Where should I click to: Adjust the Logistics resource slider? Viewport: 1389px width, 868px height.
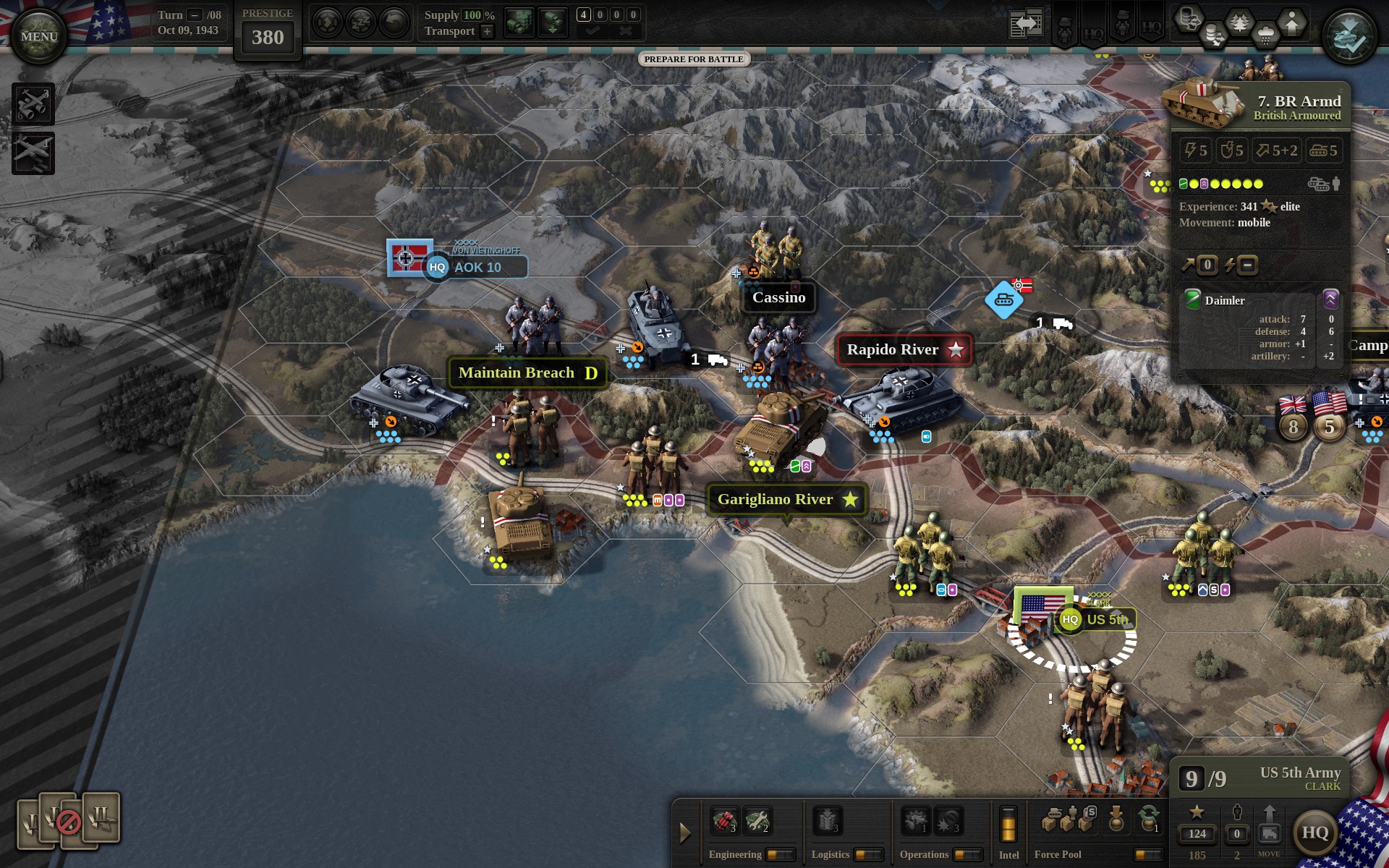868,854
